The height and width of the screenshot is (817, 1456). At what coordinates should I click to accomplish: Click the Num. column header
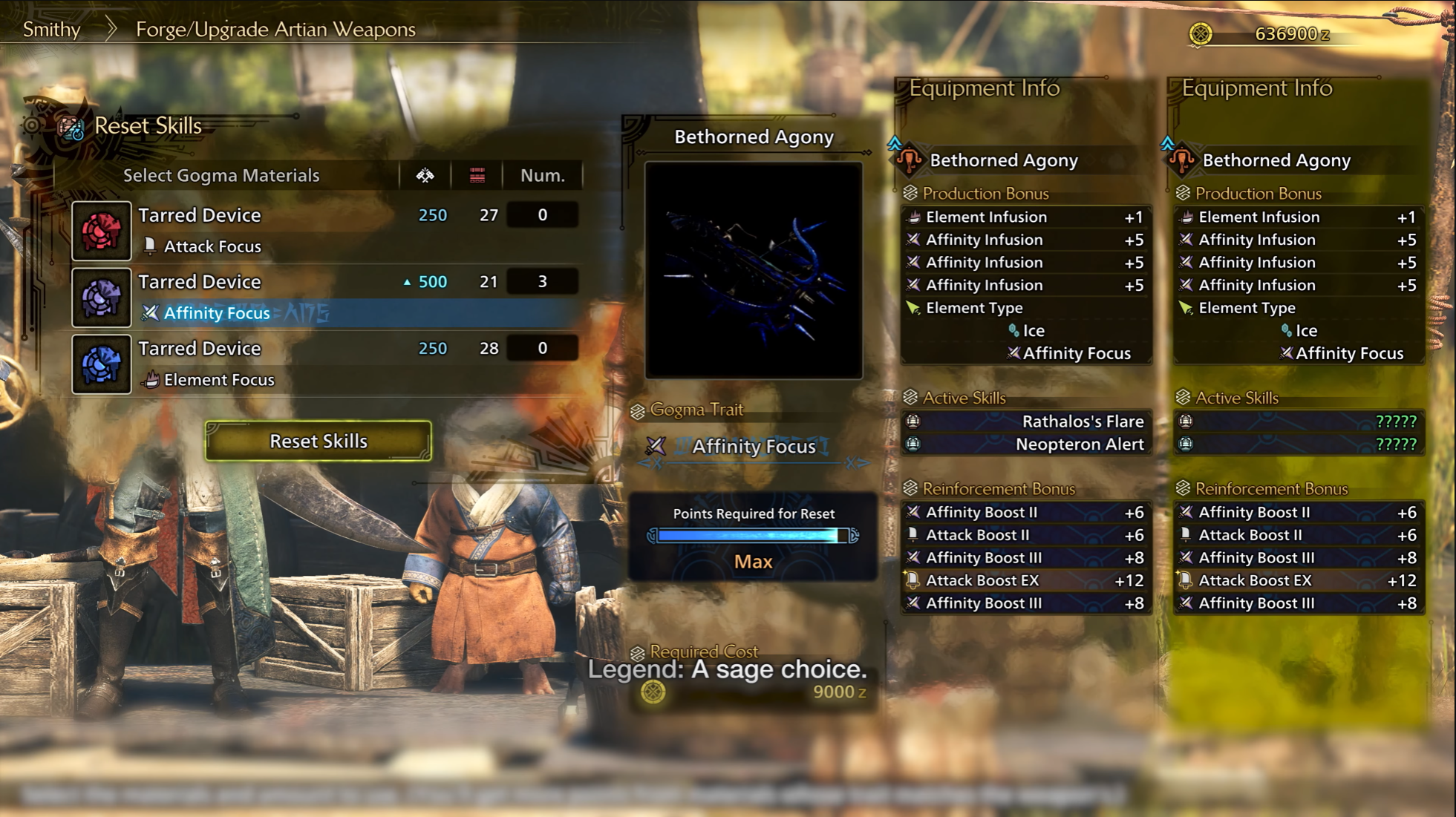[x=542, y=176]
